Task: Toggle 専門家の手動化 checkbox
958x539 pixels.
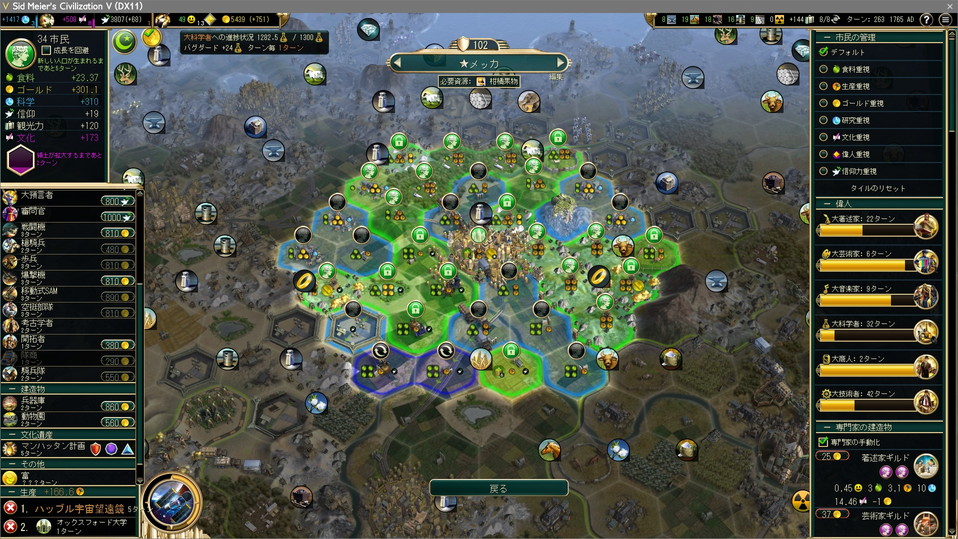Action: click(x=824, y=441)
